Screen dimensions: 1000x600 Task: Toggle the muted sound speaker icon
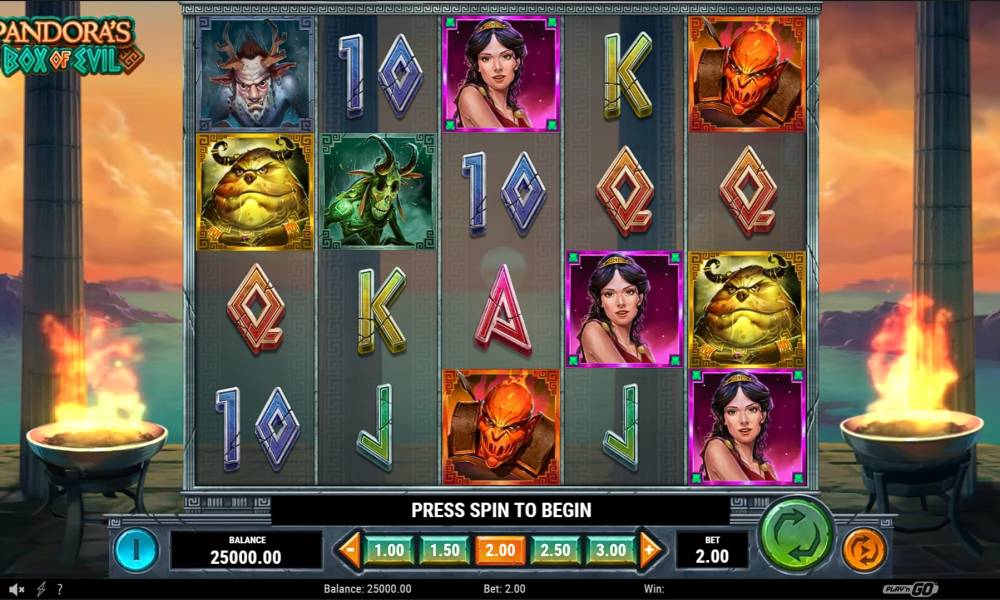point(18,589)
